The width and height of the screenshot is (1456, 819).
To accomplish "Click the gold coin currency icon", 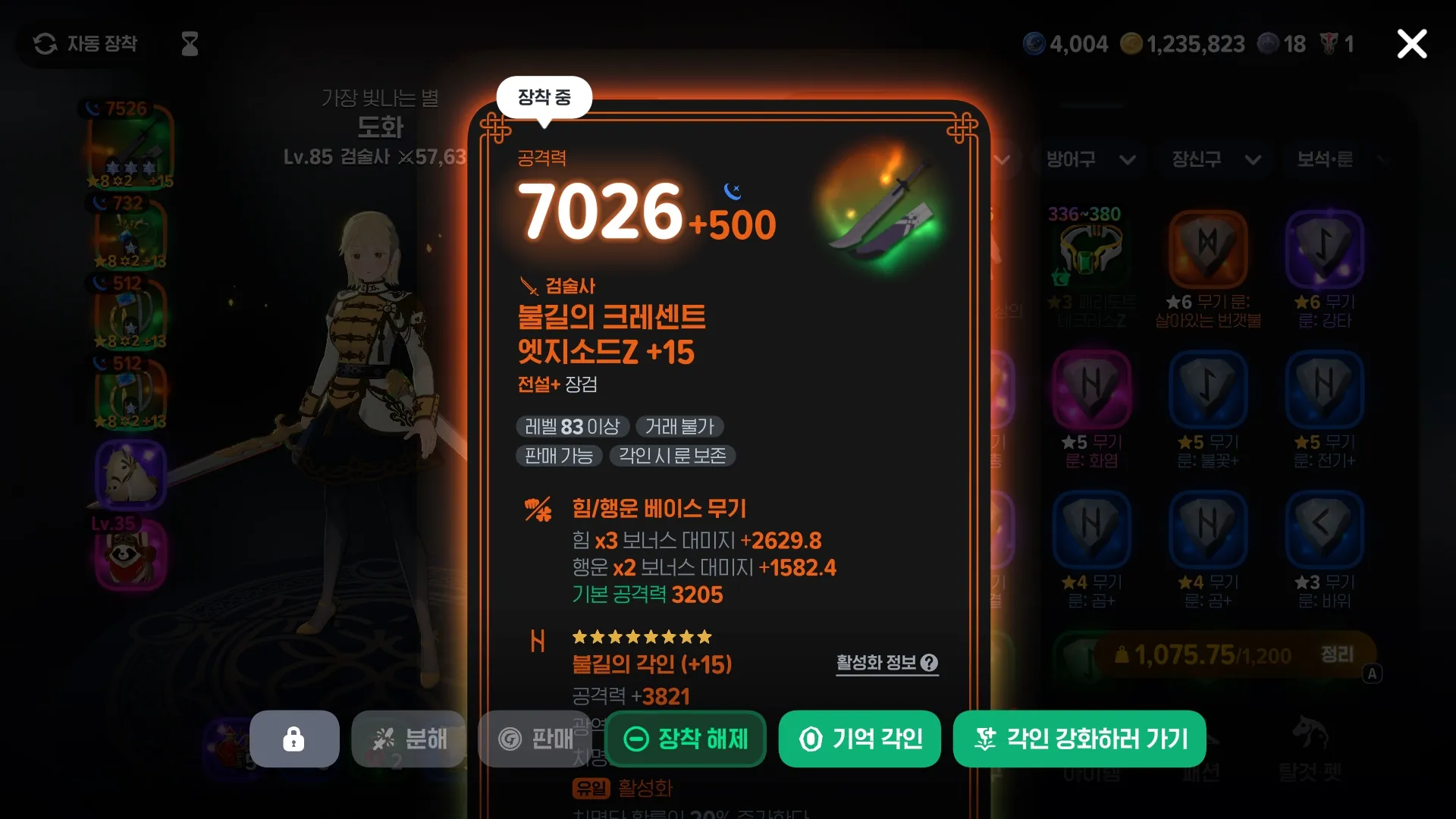I will click(1133, 43).
